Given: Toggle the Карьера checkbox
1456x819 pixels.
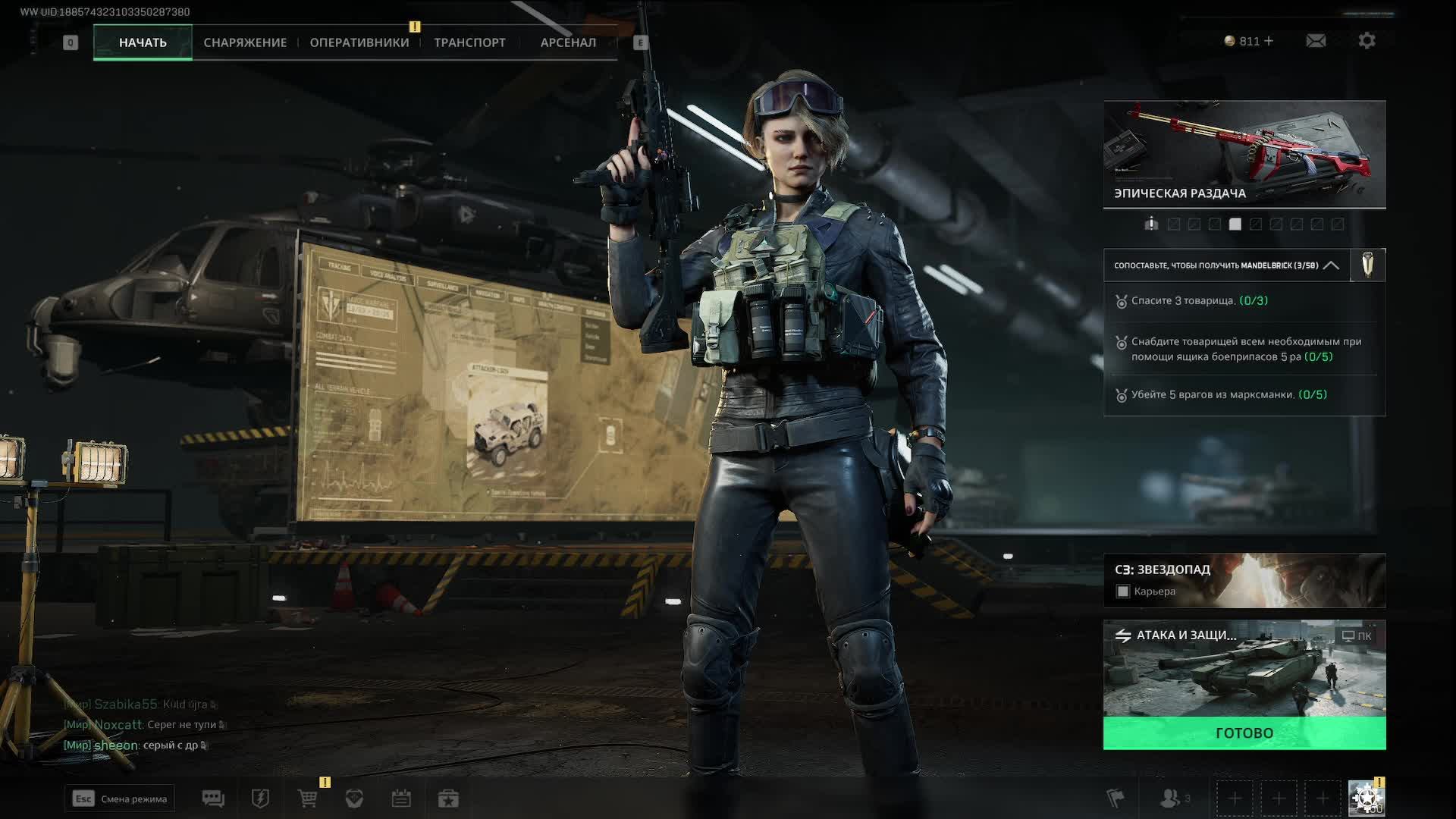Looking at the screenshot, I should (1123, 591).
